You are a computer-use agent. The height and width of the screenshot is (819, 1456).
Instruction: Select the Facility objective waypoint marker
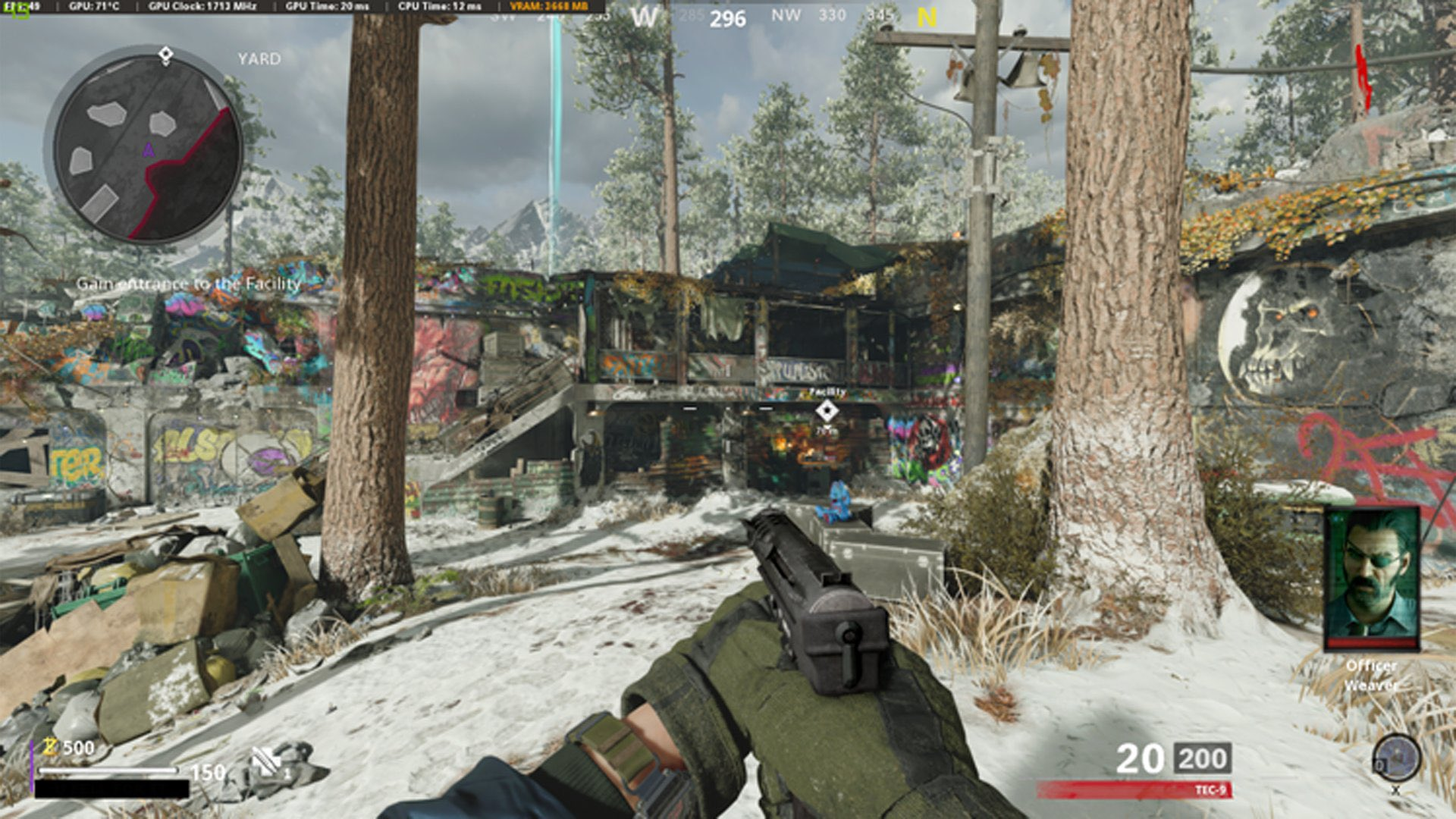pyautogui.click(x=827, y=410)
